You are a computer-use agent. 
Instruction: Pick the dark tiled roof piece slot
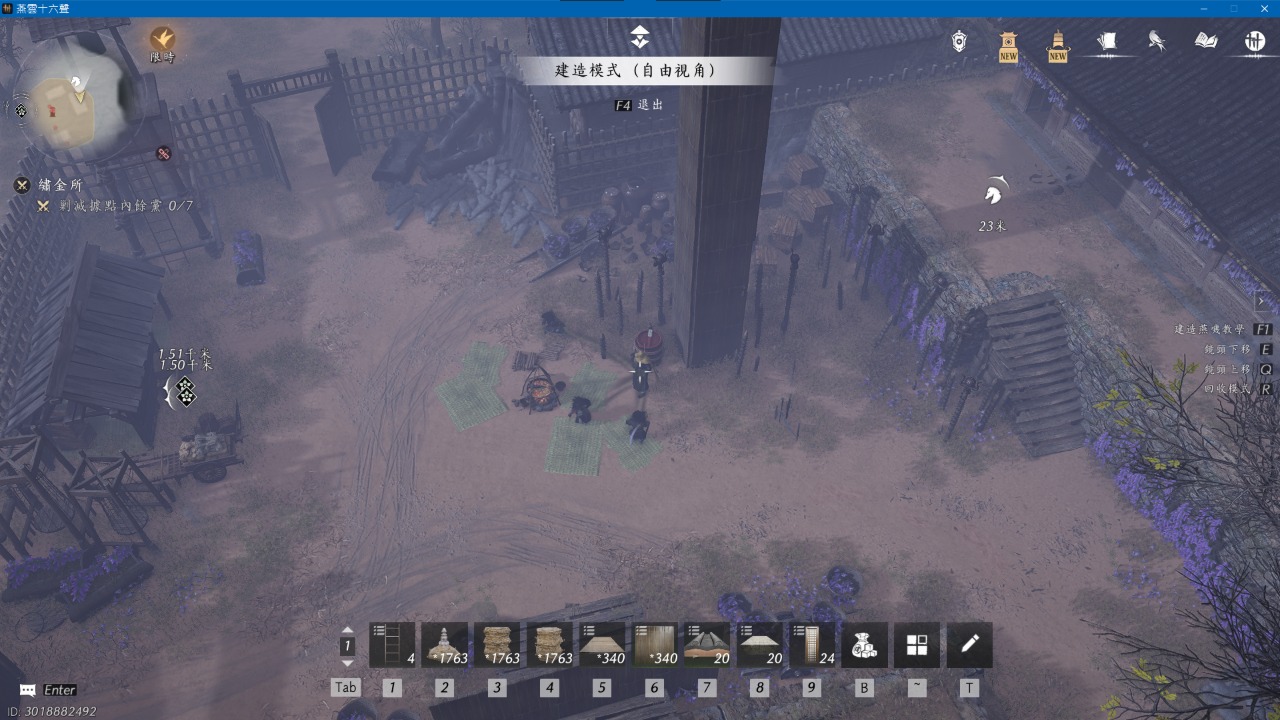pyautogui.click(x=707, y=645)
